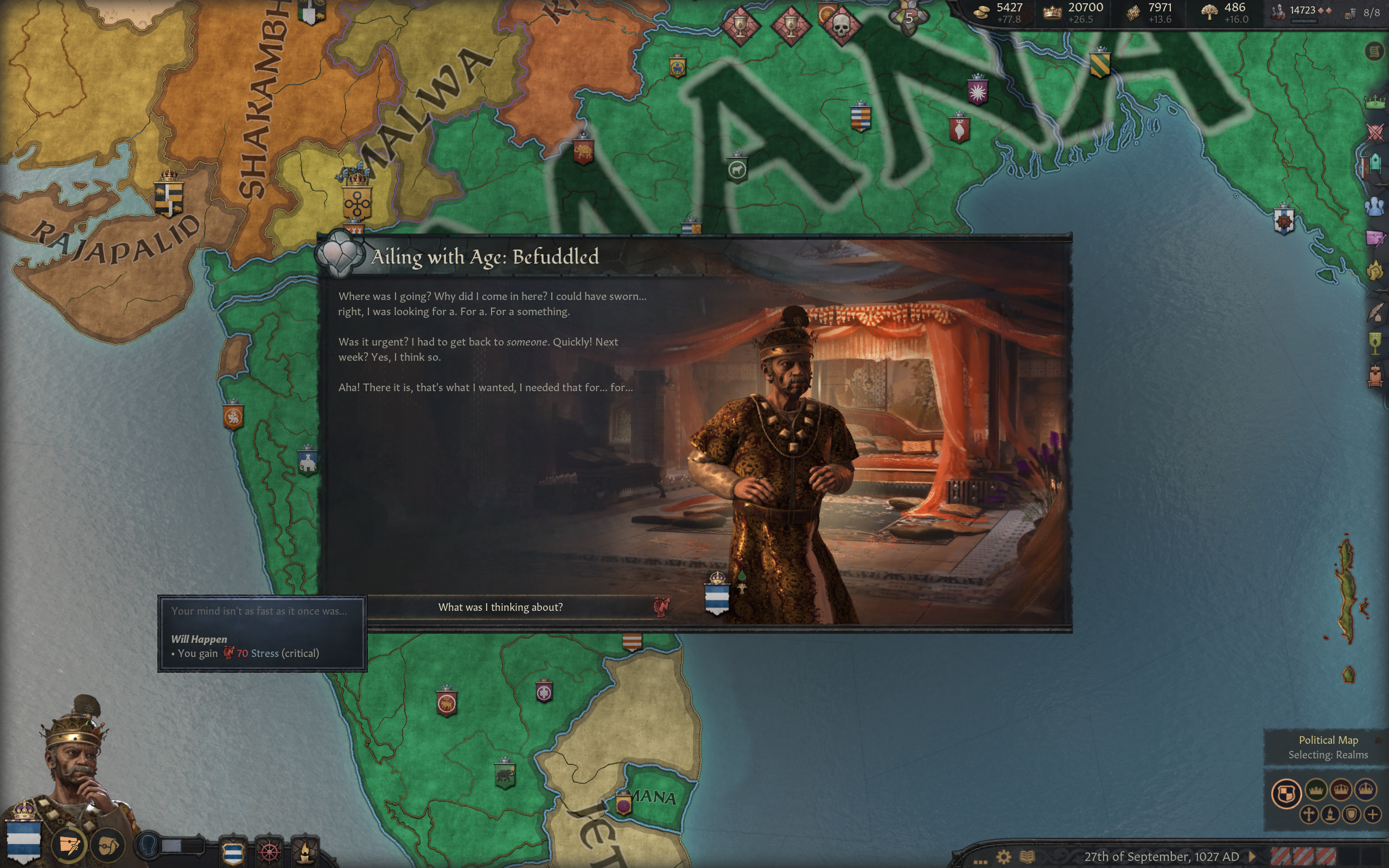This screenshot has width=1389, height=868.
Task: Open the Intrigue tab with pink dagger
Action: pyautogui.click(x=1375, y=238)
